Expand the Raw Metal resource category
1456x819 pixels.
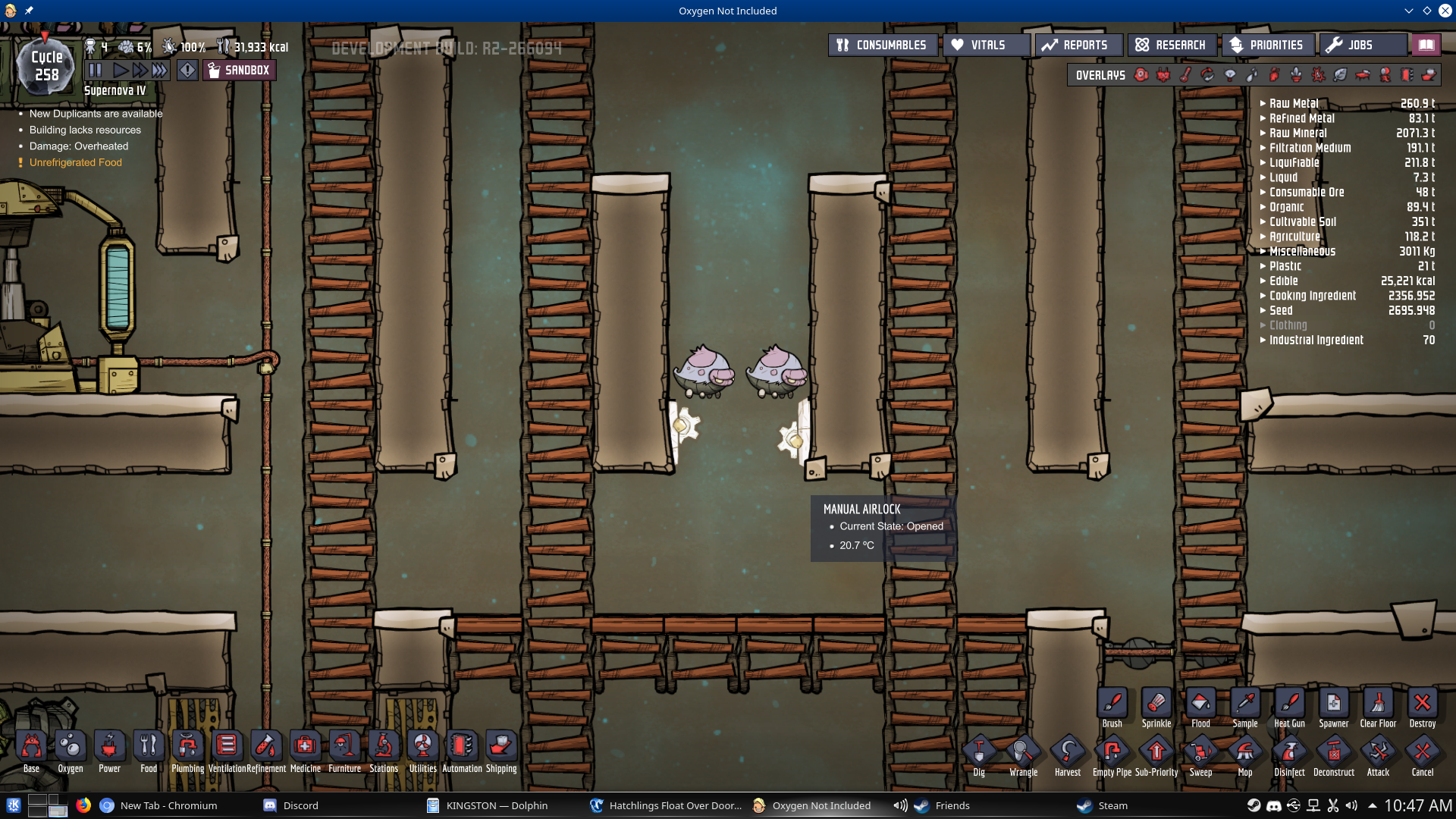click(1263, 103)
